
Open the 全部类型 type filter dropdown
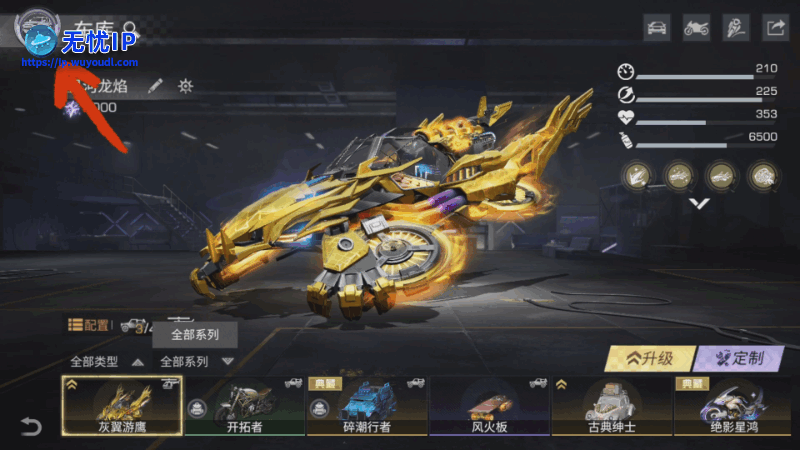(x=100, y=361)
